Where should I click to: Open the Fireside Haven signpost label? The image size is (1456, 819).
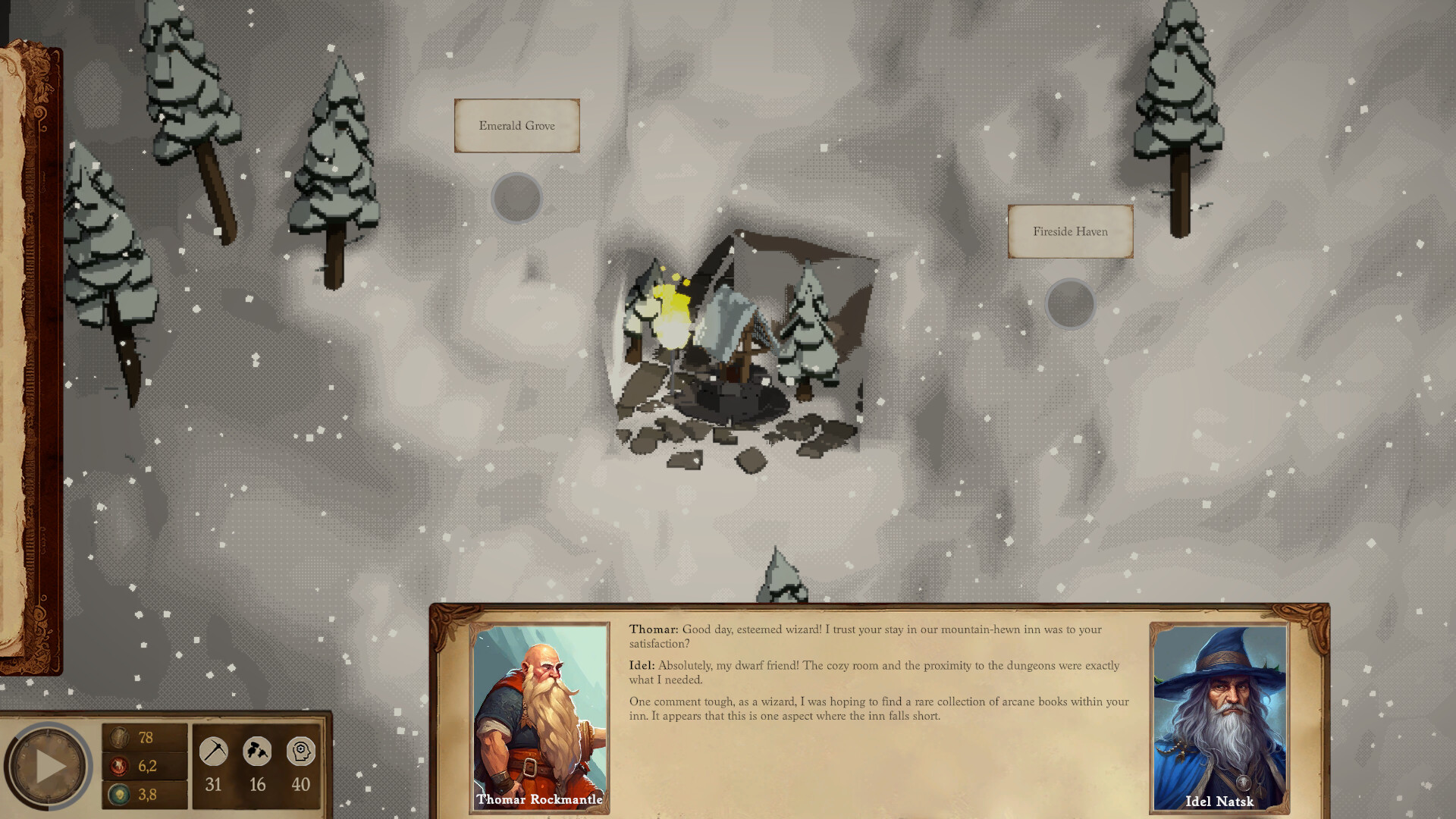point(1070,231)
